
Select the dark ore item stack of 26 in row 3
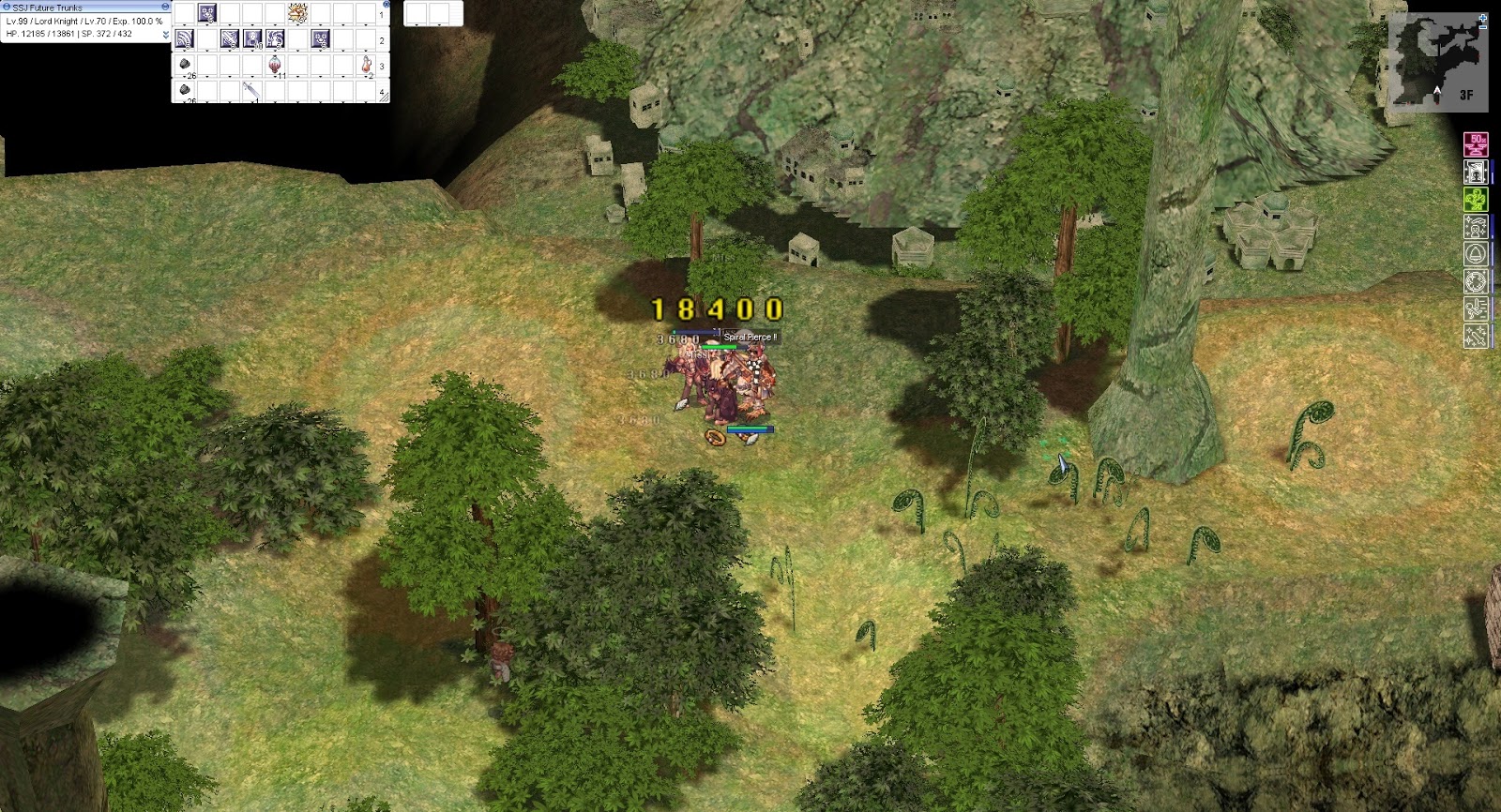183,65
